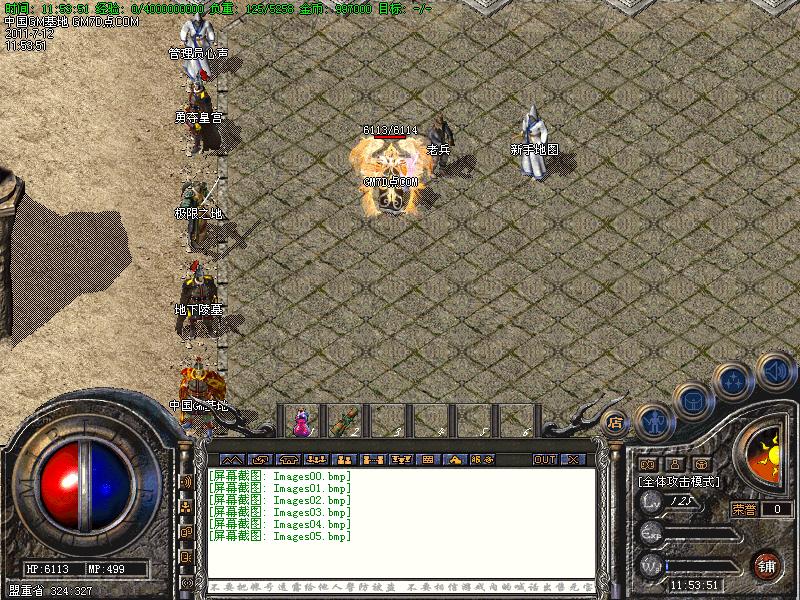Click the 荣誉 honor button
Viewport: 800px width, 600px height.
(x=744, y=508)
